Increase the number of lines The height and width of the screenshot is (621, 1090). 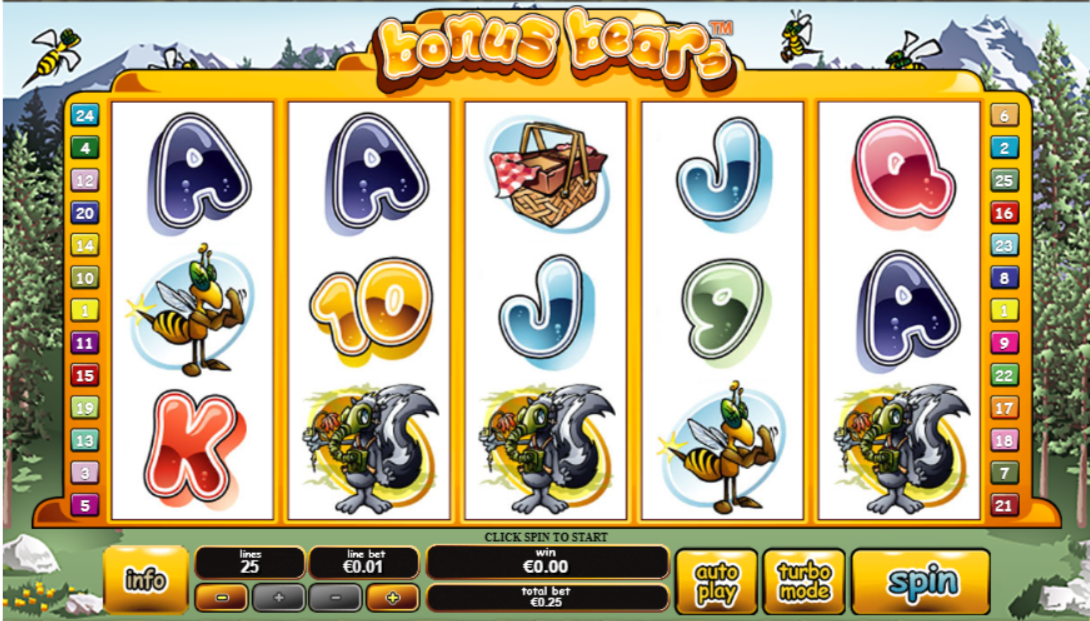(278, 598)
